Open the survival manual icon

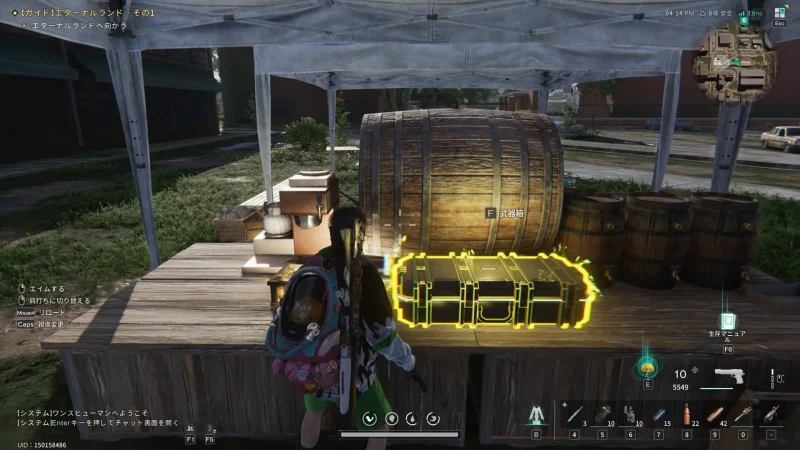click(728, 320)
